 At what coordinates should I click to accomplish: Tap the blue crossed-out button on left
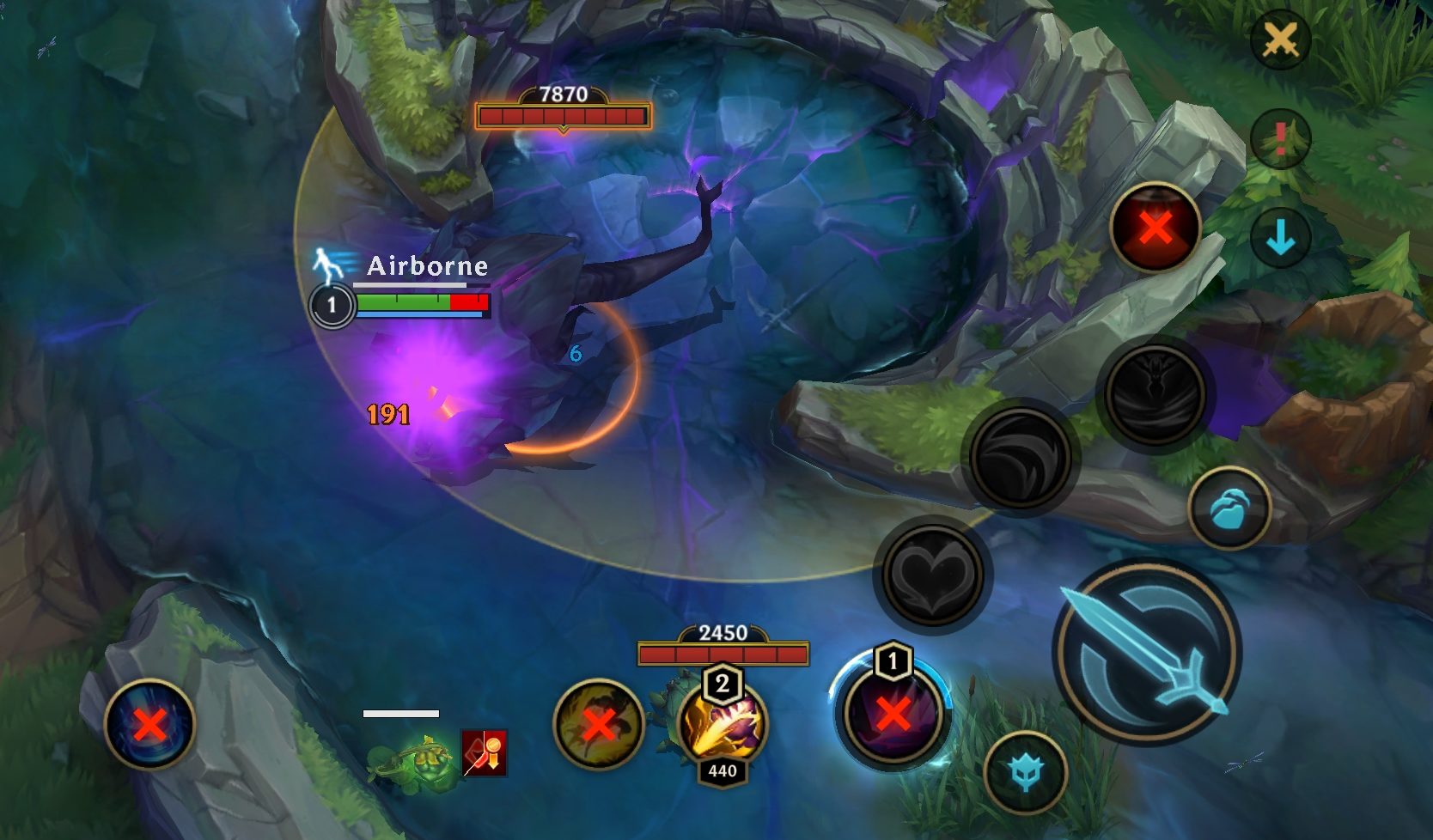(x=149, y=724)
